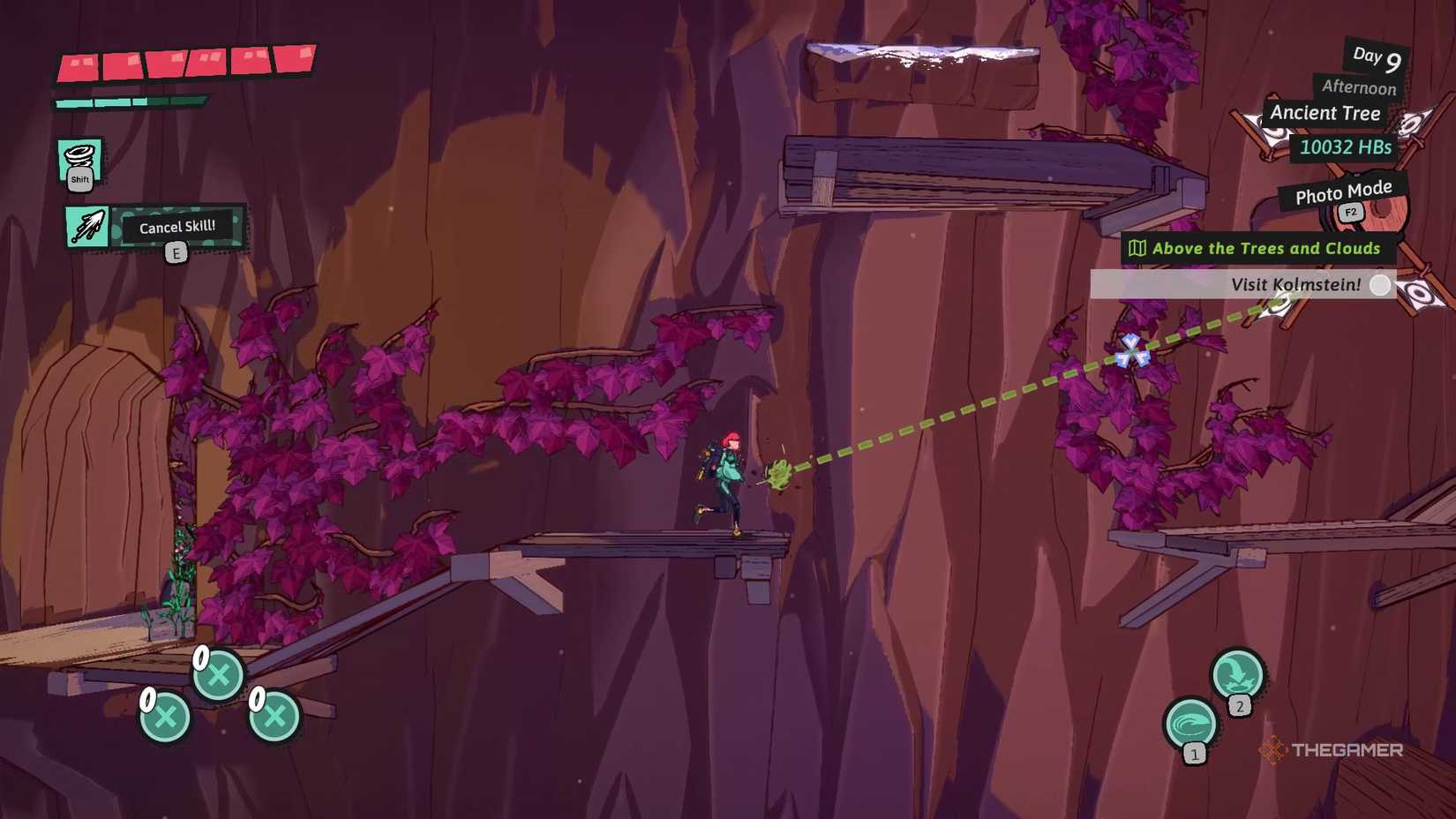Click the grapple target marker on the cliff
The width and height of the screenshot is (1456, 819).
[x=1132, y=351]
